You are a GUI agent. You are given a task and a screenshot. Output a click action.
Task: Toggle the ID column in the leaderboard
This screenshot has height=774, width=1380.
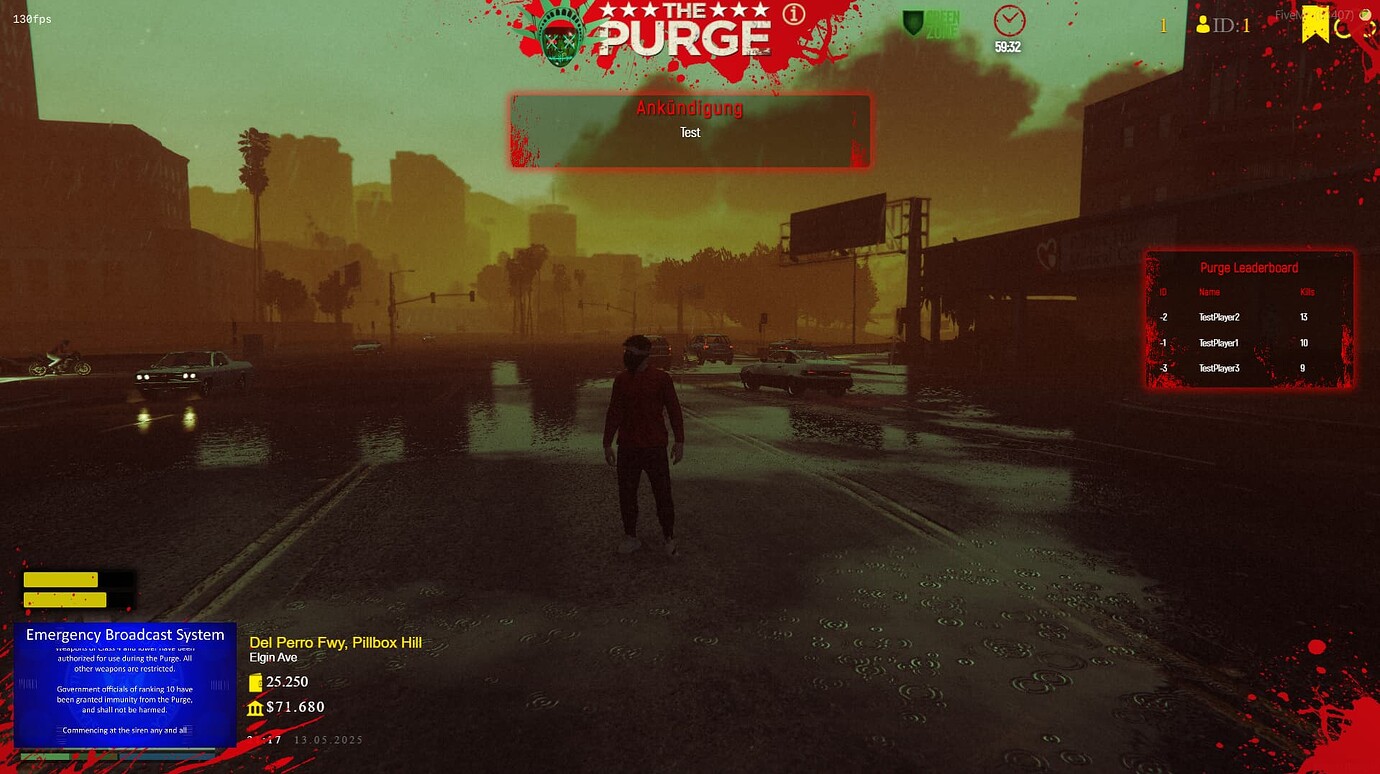pyautogui.click(x=1163, y=292)
